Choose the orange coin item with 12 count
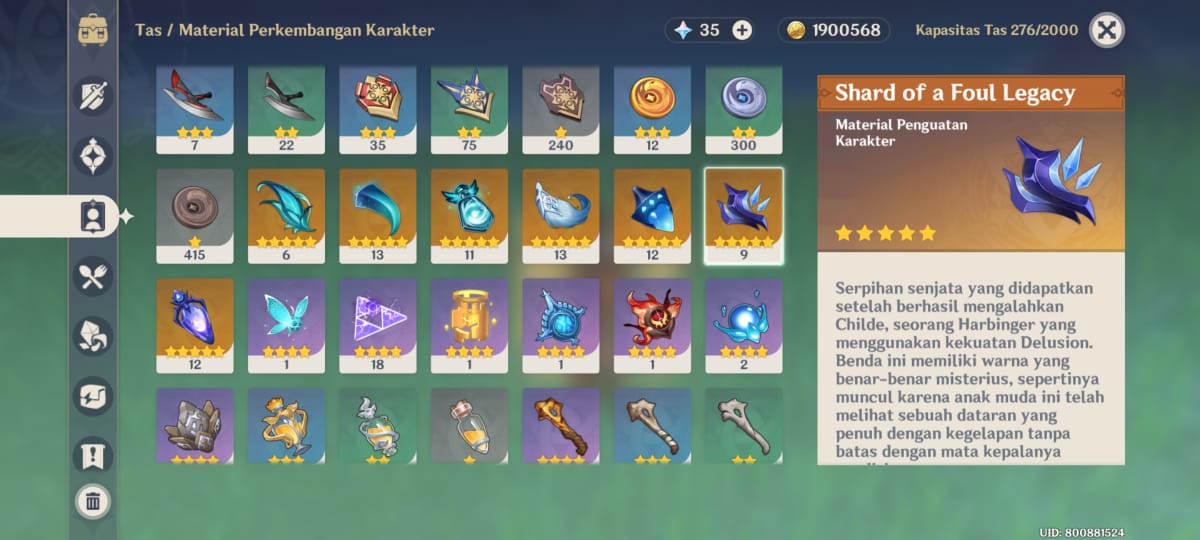Screen dimensions: 1200x540 (x=652, y=105)
